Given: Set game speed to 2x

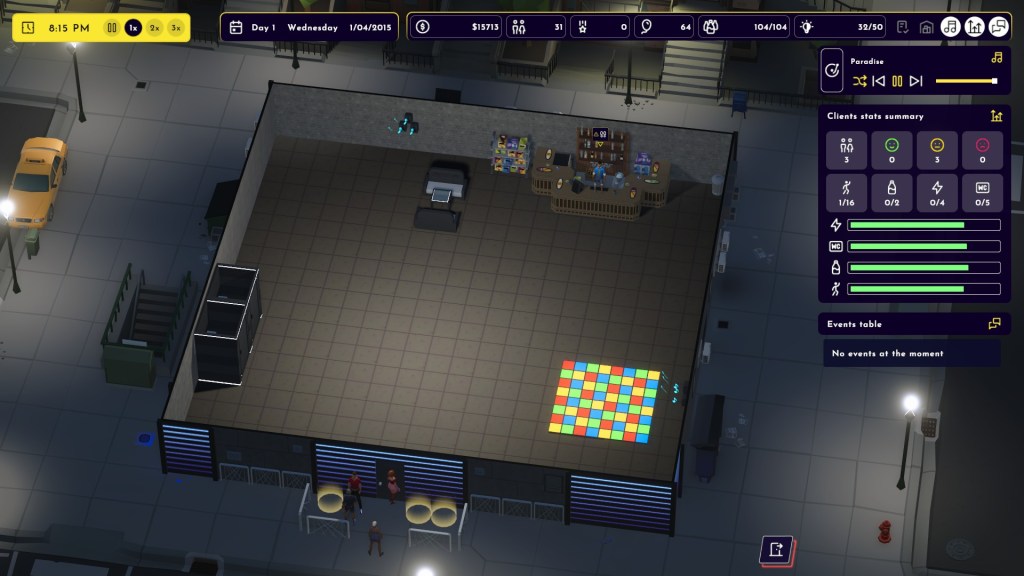Looking at the screenshot, I should point(155,28).
